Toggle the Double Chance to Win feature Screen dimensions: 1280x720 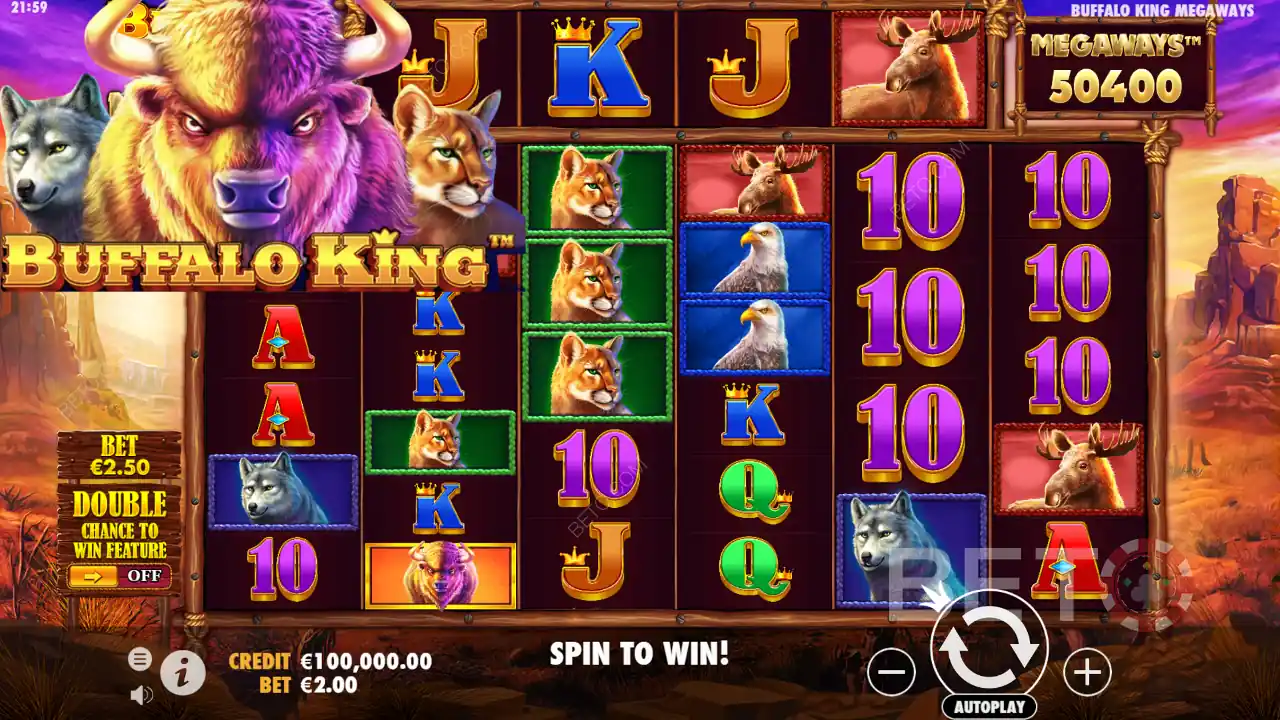(x=119, y=576)
